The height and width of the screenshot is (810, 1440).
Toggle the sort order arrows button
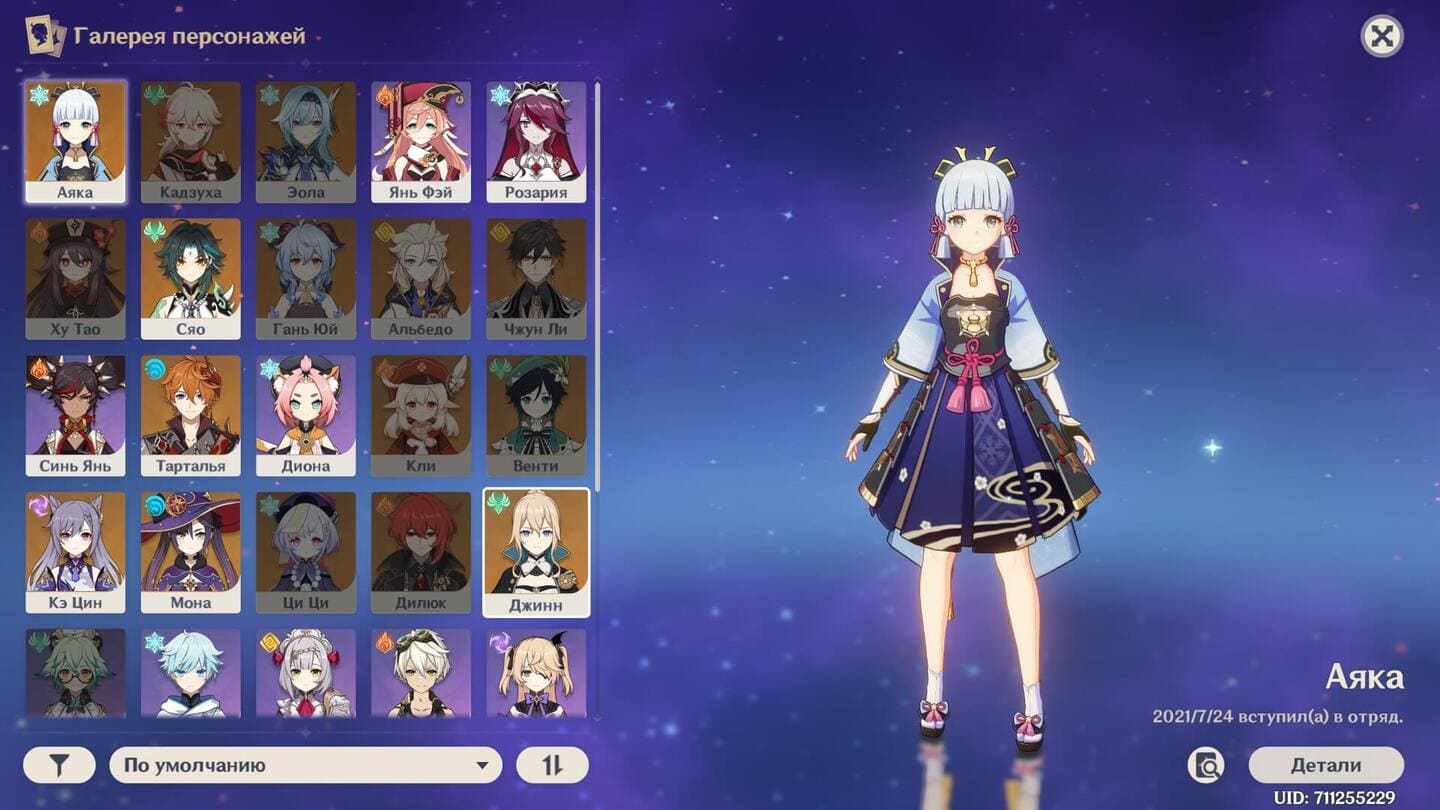552,766
